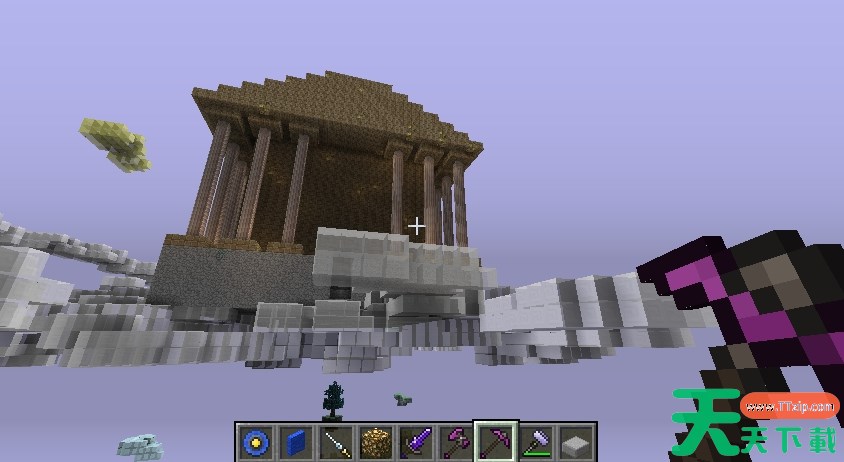Viewport: 844px width, 462px height.
Task: Select the blue ring item slot
Action: tap(257, 442)
